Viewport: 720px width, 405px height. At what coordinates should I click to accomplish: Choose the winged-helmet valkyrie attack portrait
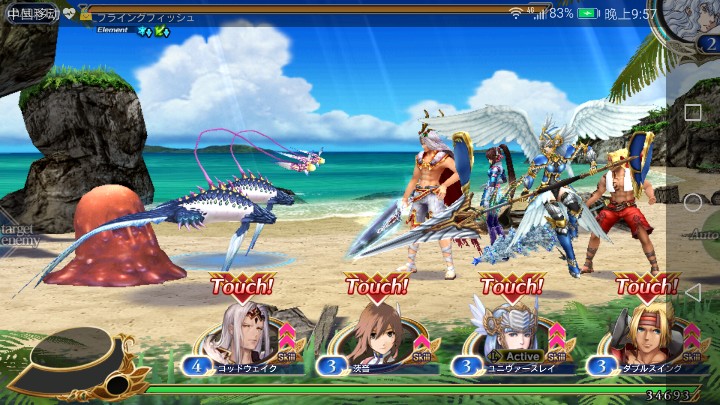[x=513, y=333]
